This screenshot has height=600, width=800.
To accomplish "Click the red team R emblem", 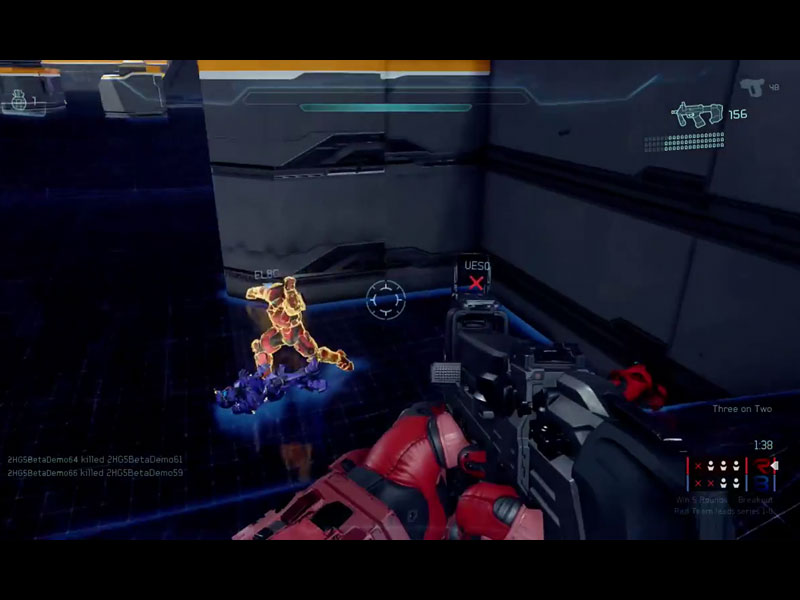I will coord(765,466).
